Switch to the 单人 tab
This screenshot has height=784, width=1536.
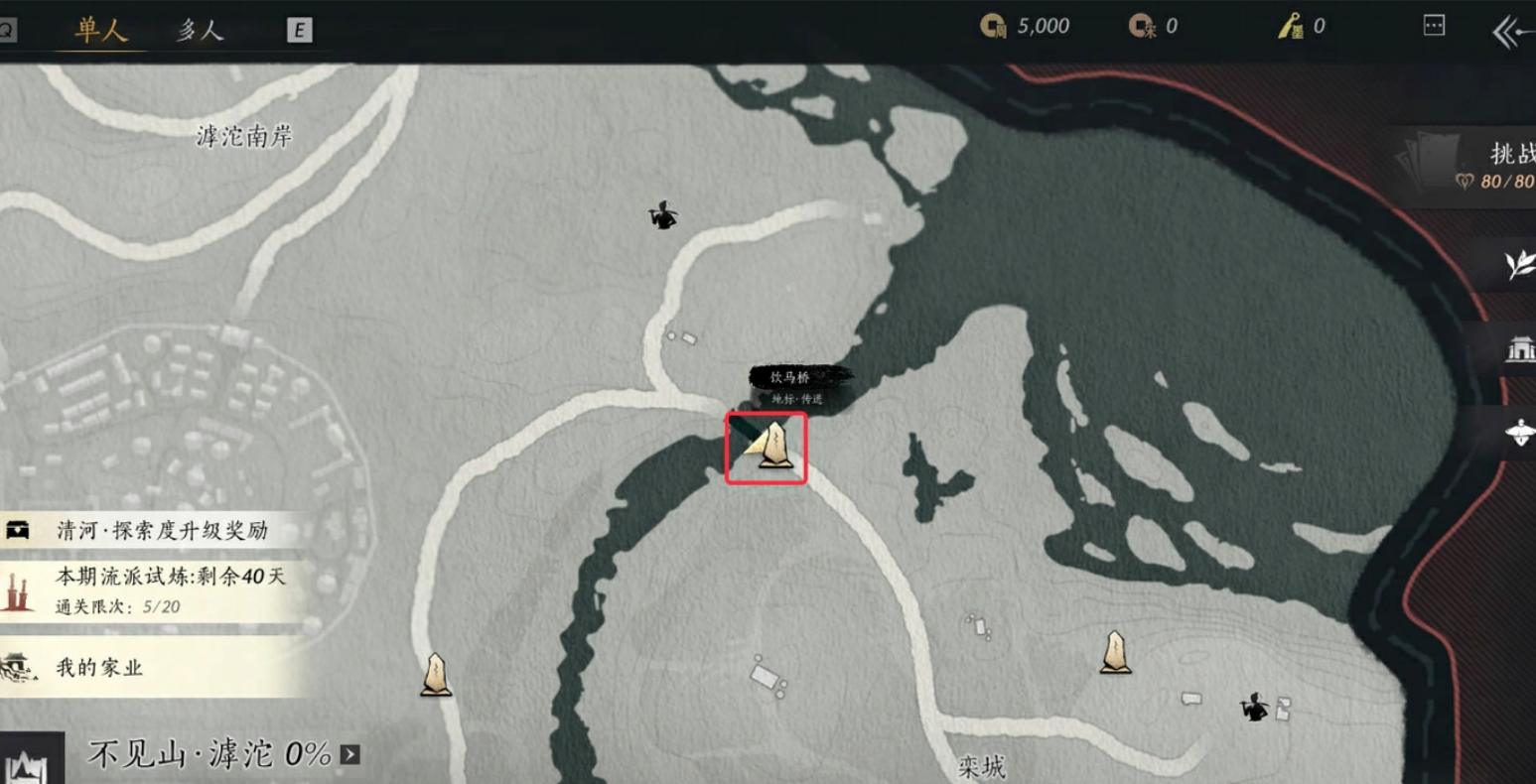click(x=100, y=30)
